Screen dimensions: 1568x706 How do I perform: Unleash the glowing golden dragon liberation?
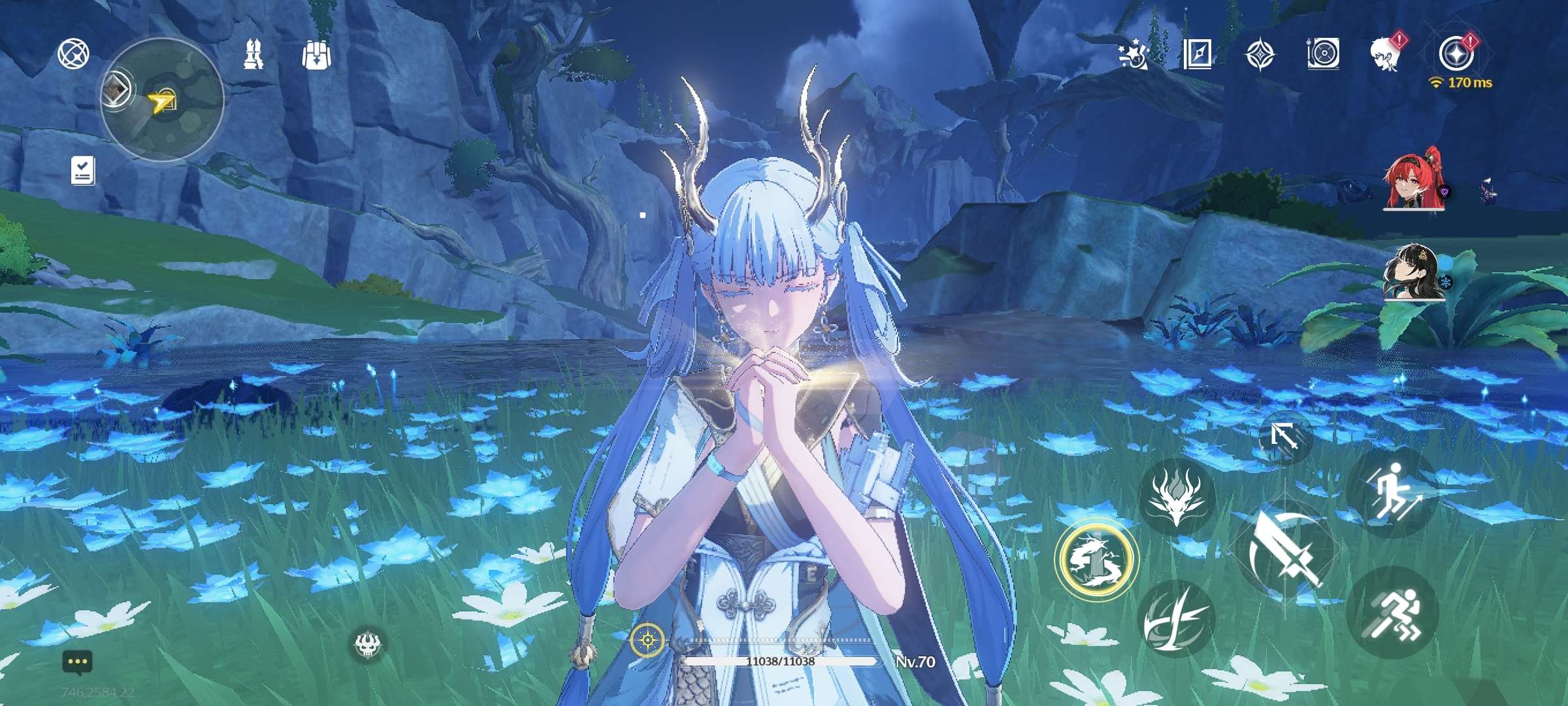click(1096, 559)
